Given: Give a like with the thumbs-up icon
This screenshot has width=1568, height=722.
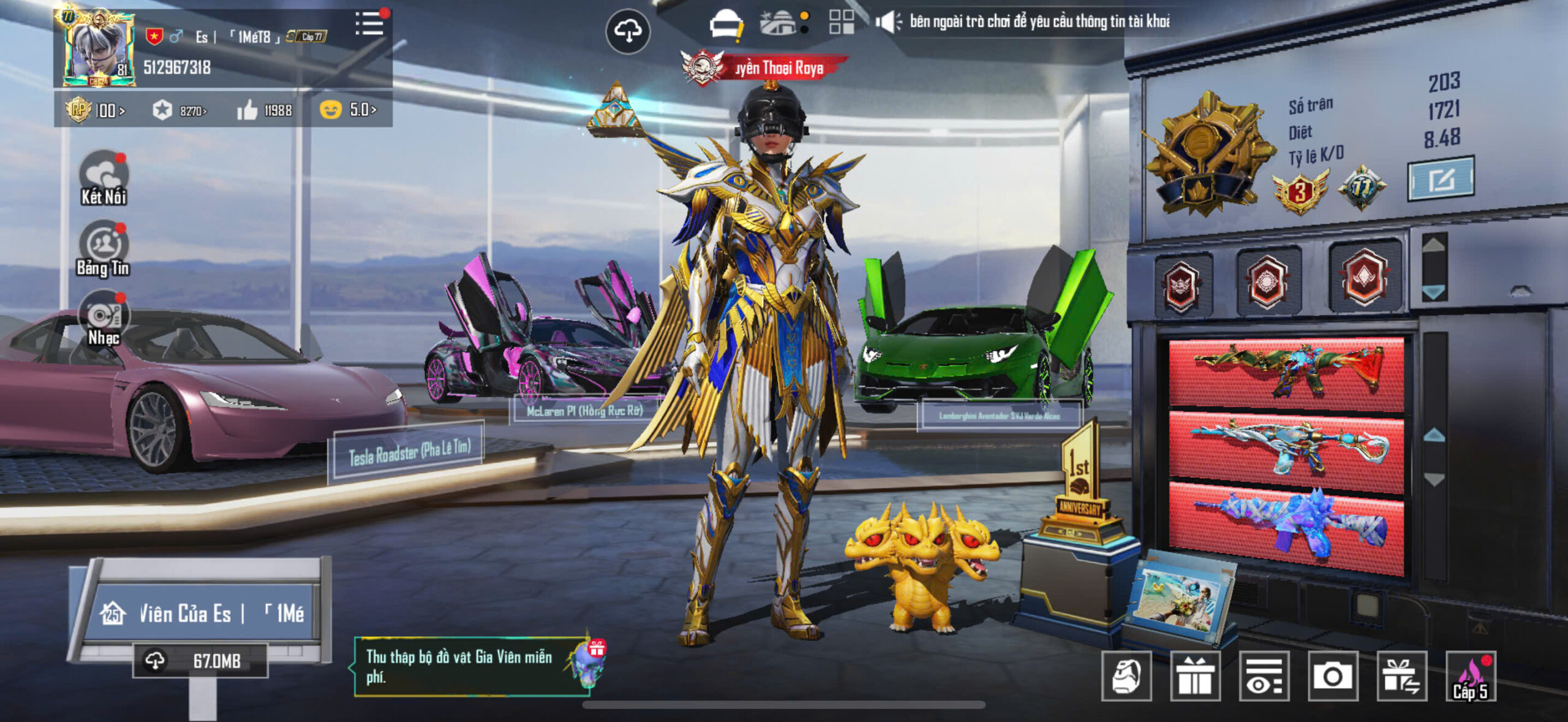Looking at the screenshot, I should 247,110.
